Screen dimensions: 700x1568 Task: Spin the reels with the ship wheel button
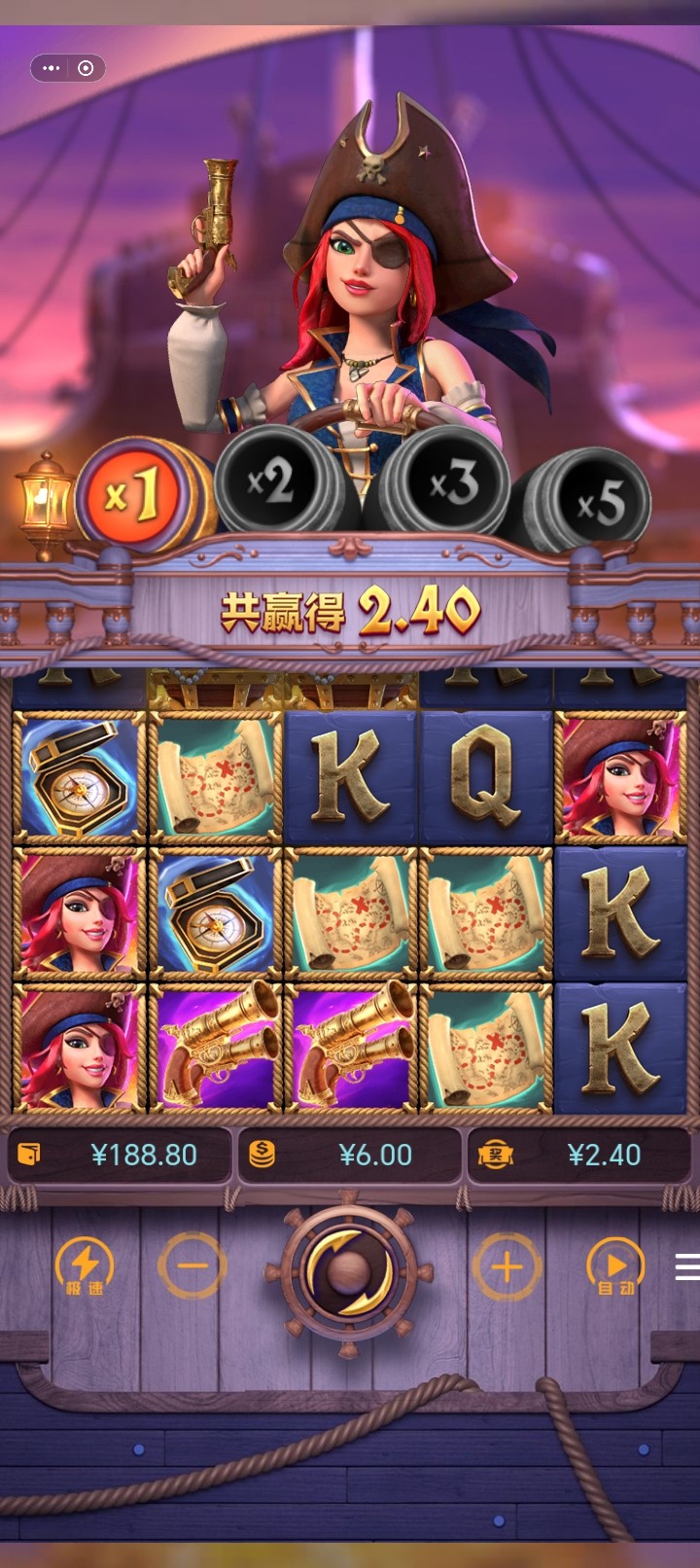tap(348, 1269)
